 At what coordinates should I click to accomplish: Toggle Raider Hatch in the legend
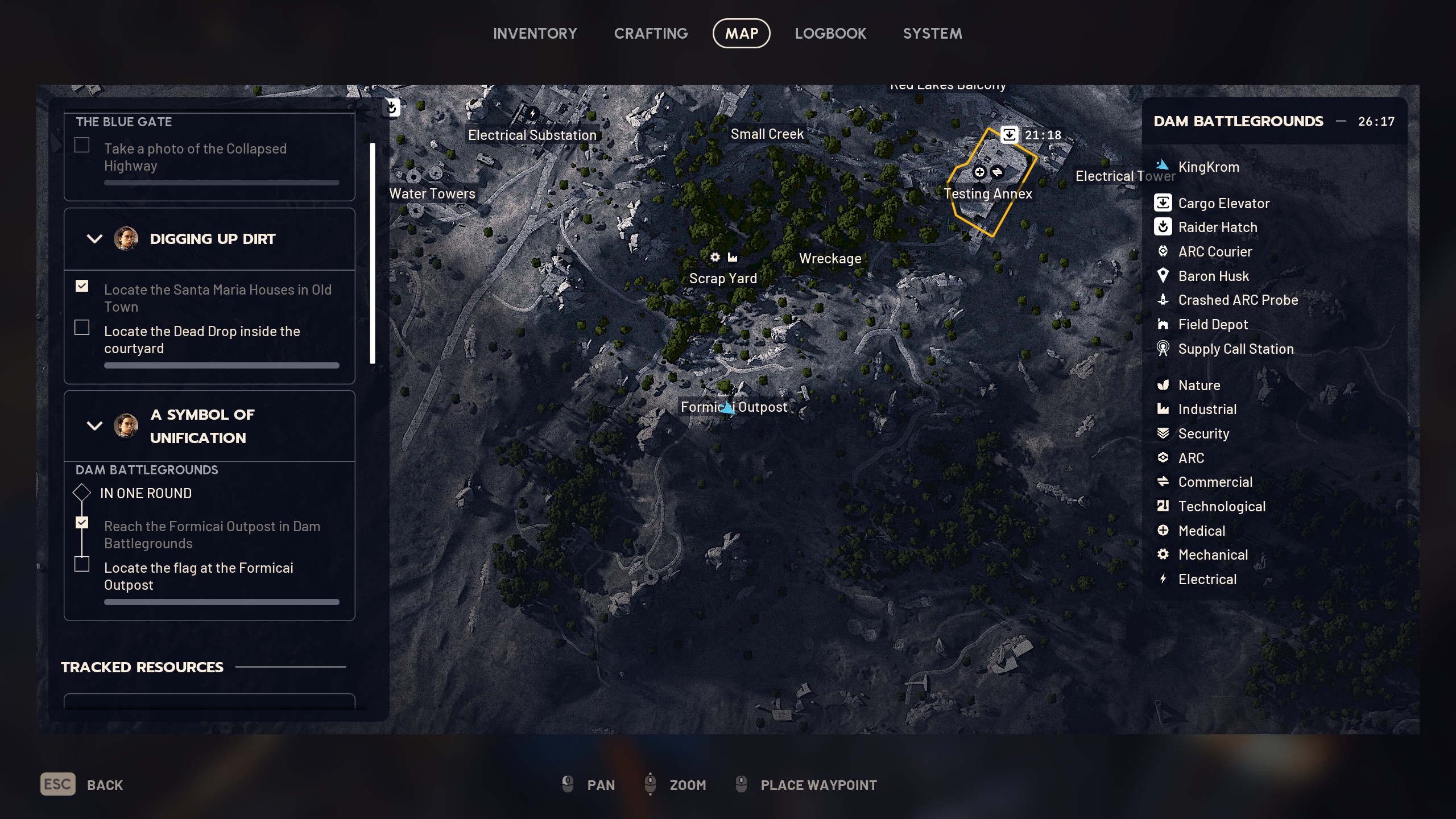(1217, 227)
